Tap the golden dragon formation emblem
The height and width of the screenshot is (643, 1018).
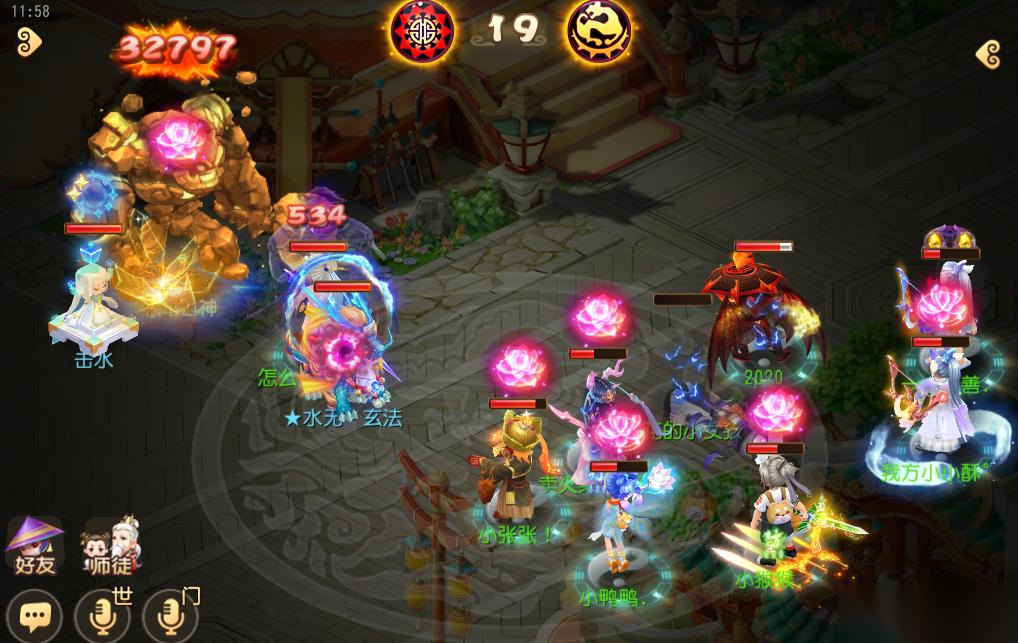point(599,30)
